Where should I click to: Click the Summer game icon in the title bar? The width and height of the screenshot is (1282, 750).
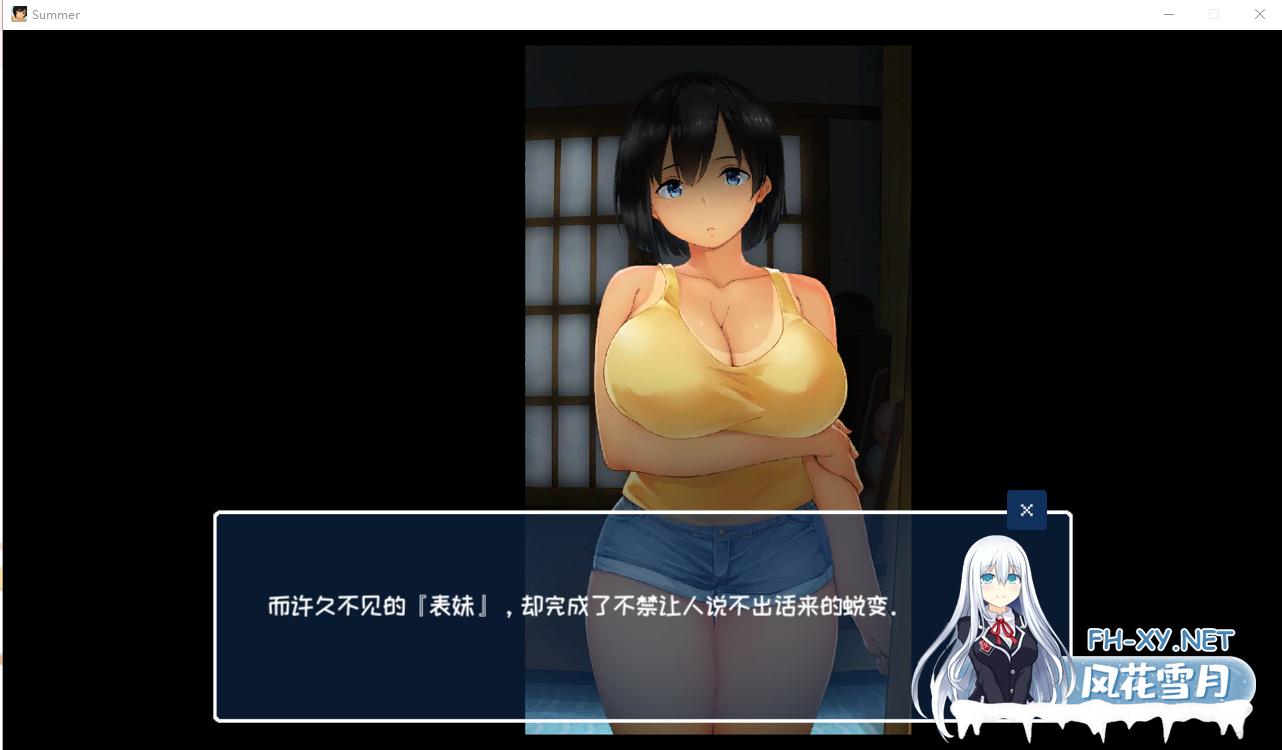point(17,14)
